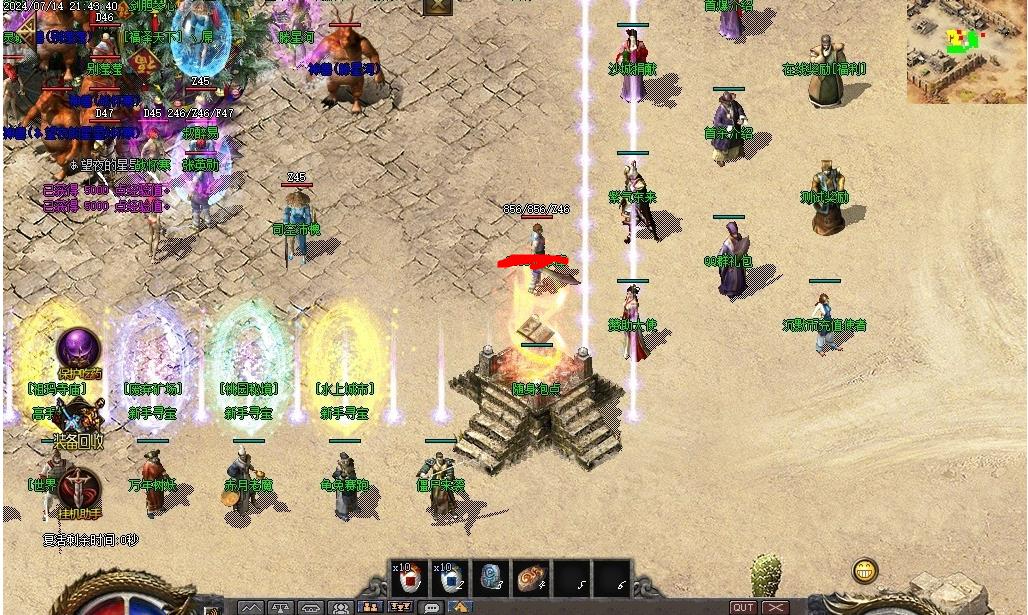Open the yellow smiley emoji button

pyautogui.click(x=865, y=571)
